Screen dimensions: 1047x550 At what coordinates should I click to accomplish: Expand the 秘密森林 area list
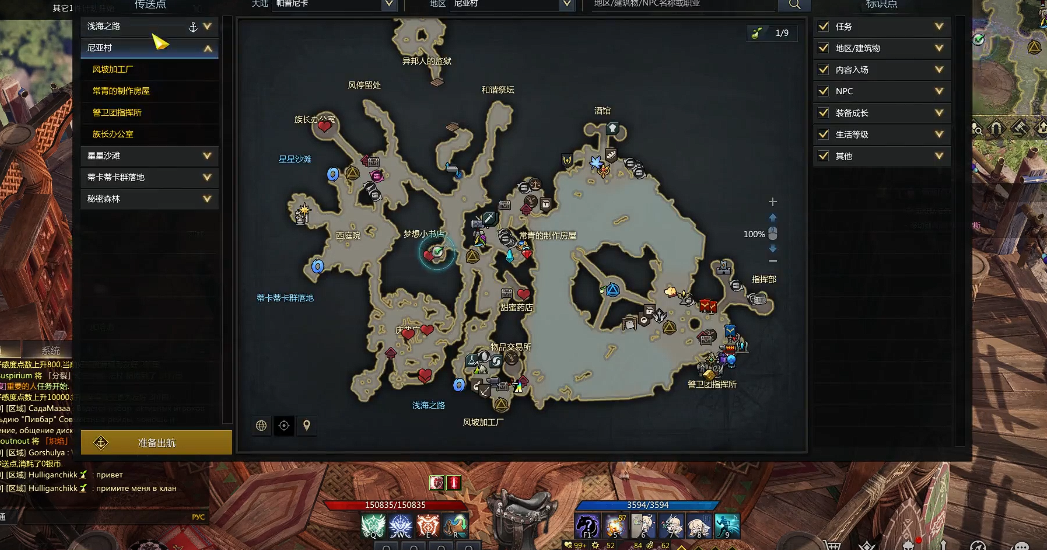pos(208,199)
